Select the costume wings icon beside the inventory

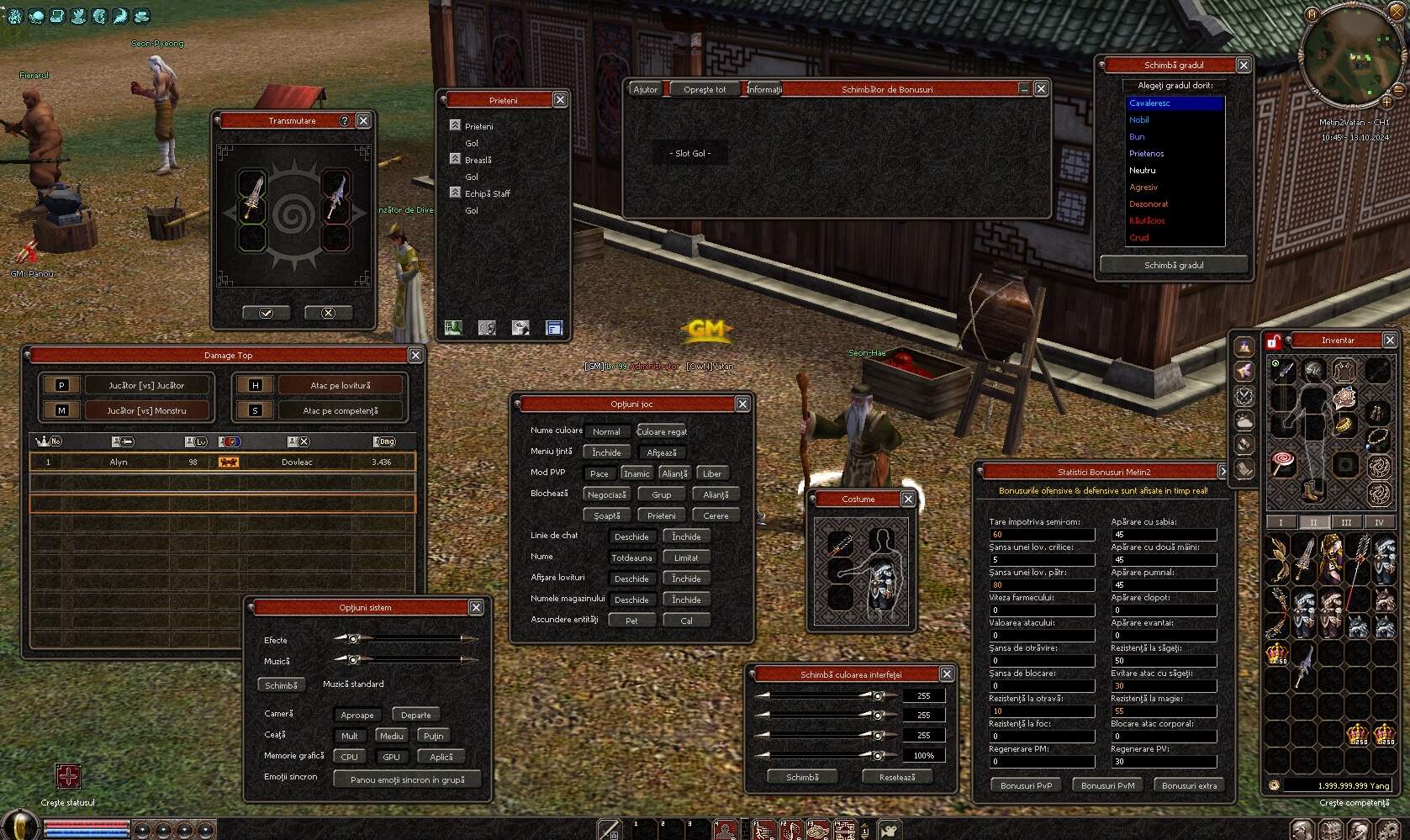(x=1244, y=371)
